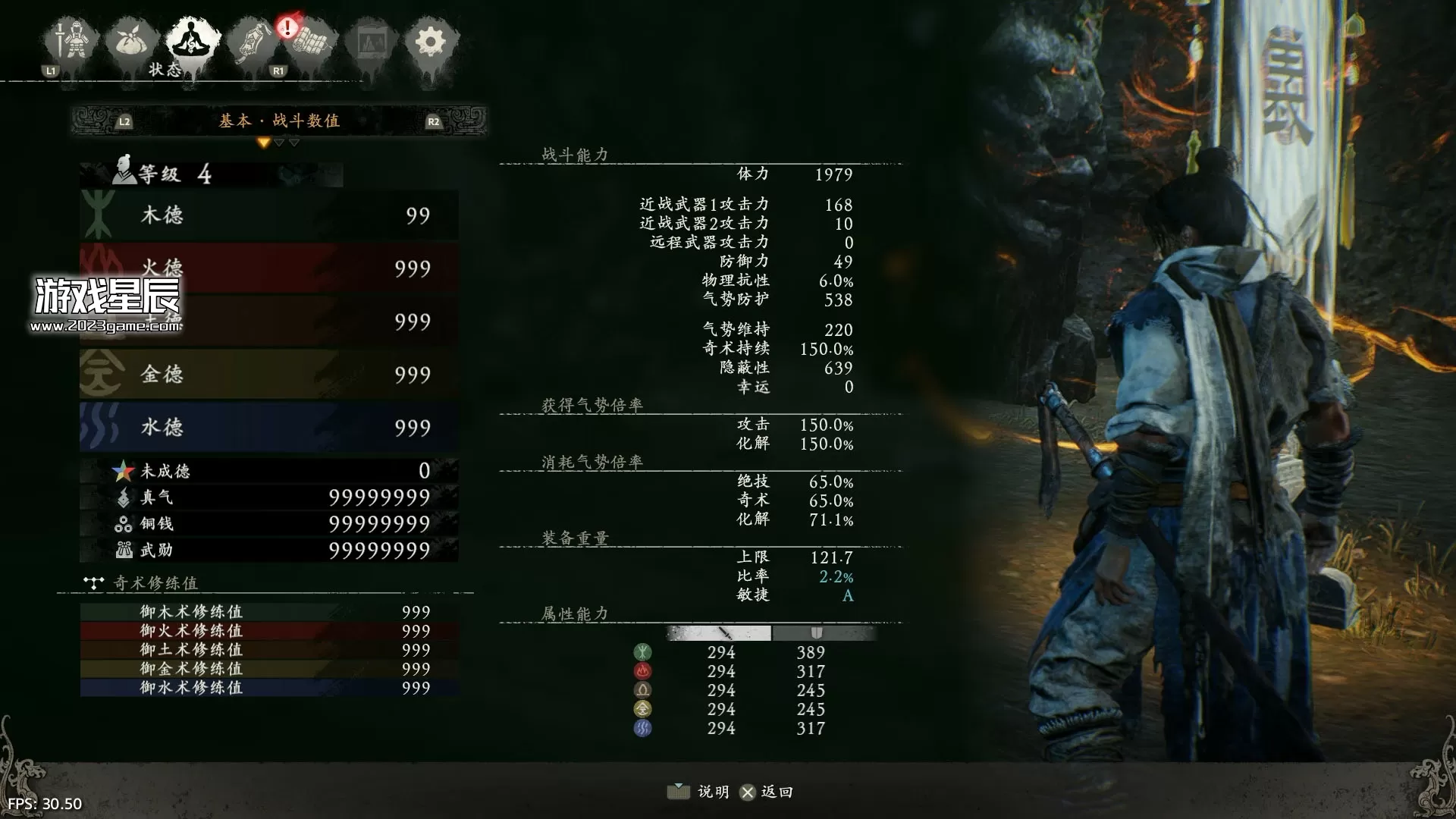Viewport: 1456px width, 819px height.
Task: Click the 奇术修练值 crossed-tools icon
Action: 93,582
